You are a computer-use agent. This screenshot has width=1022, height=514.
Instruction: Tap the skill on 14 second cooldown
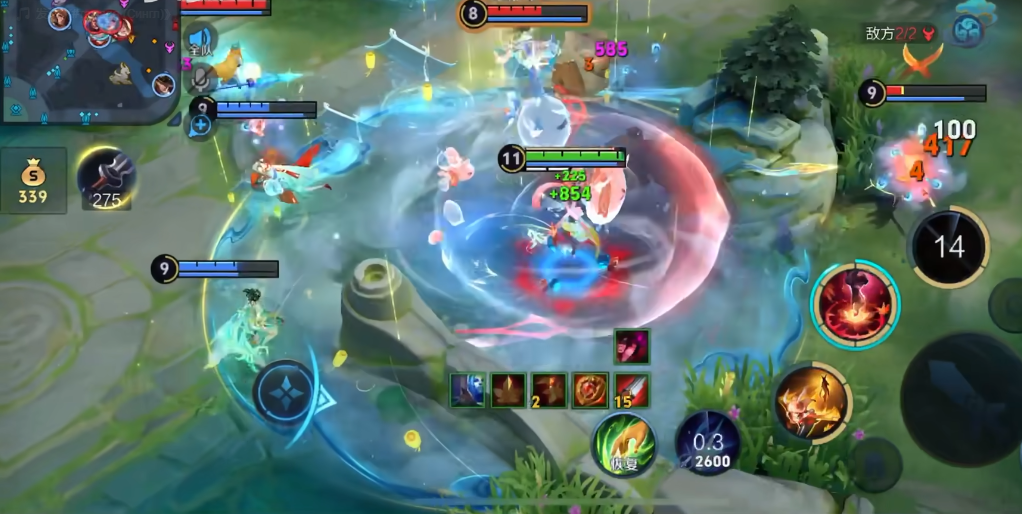[x=948, y=247]
